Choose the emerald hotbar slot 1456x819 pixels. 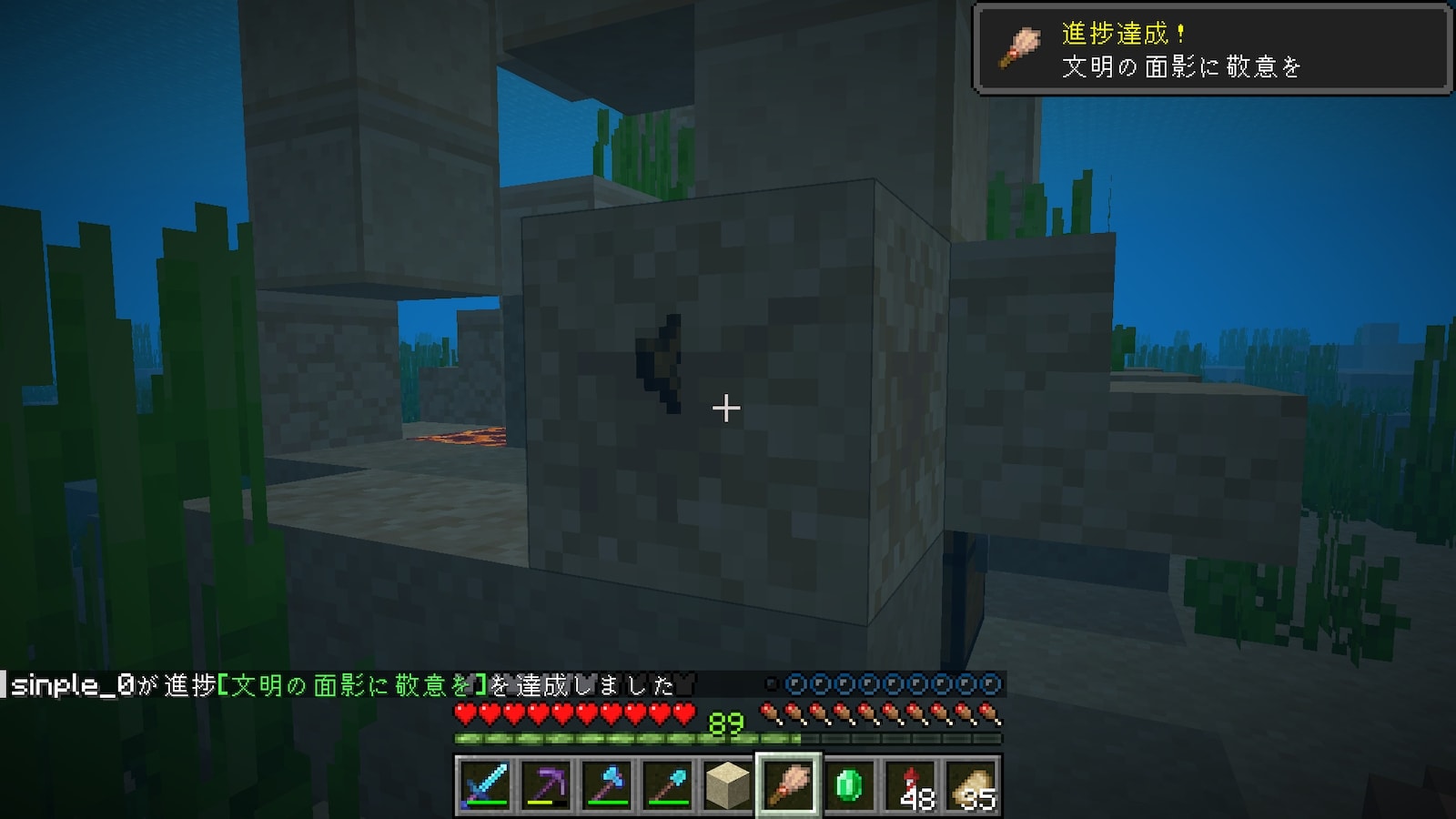coord(849,784)
